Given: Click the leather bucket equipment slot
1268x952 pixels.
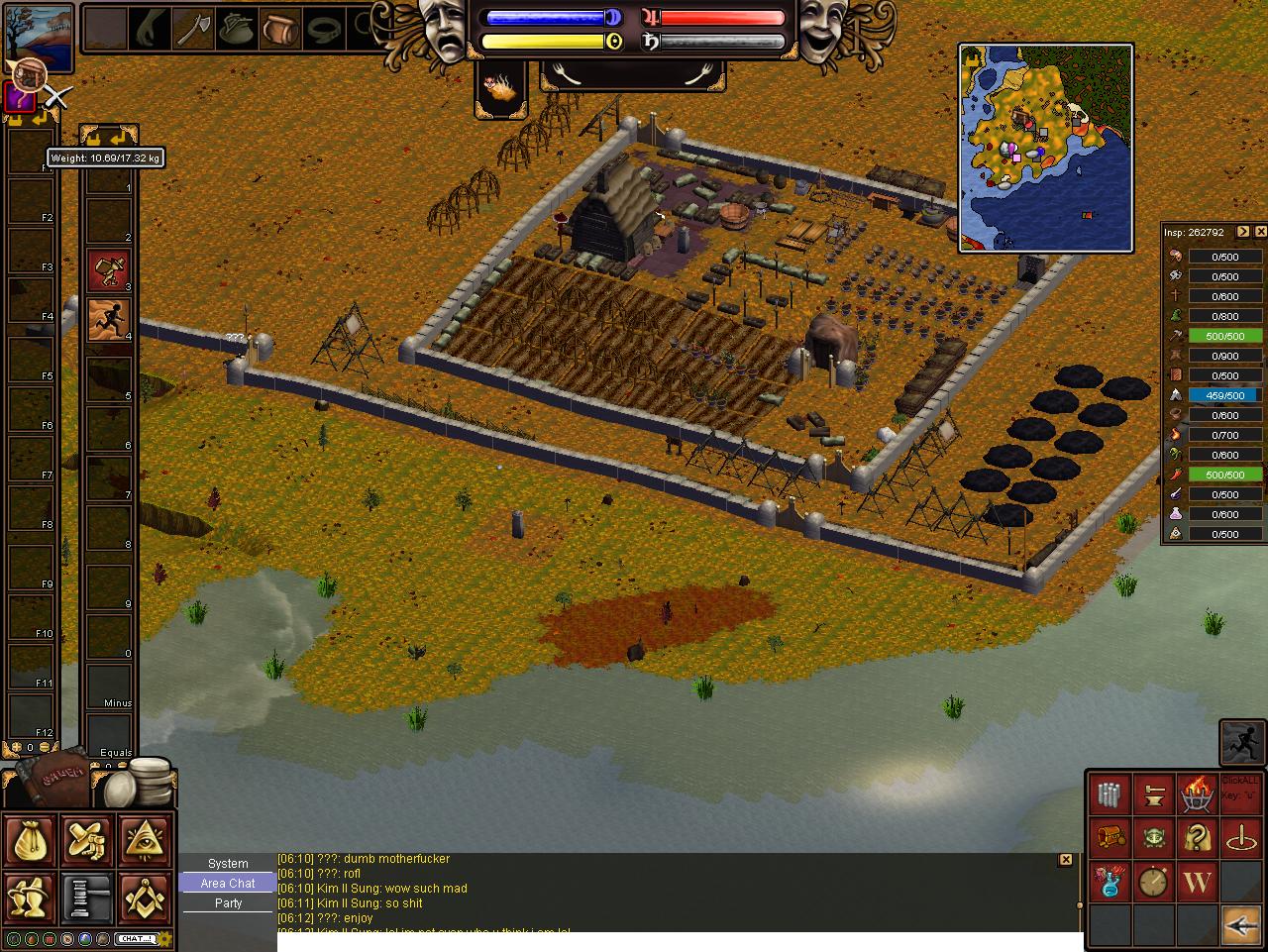Looking at the screenshot, I should pyautogui.click(x=279, y=29).
